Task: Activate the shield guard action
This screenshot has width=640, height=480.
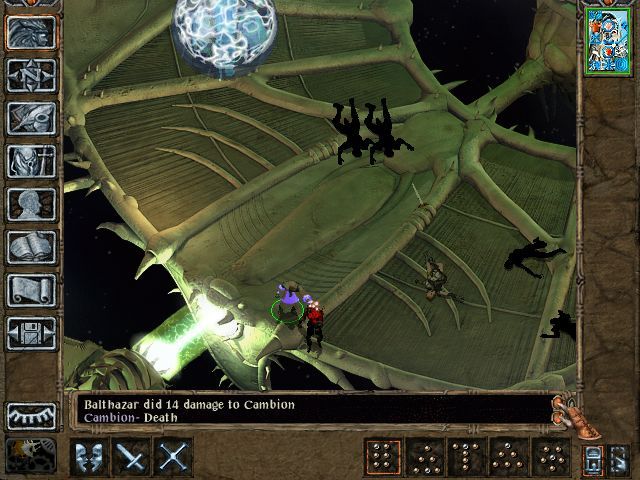Action: click(90, 458)
